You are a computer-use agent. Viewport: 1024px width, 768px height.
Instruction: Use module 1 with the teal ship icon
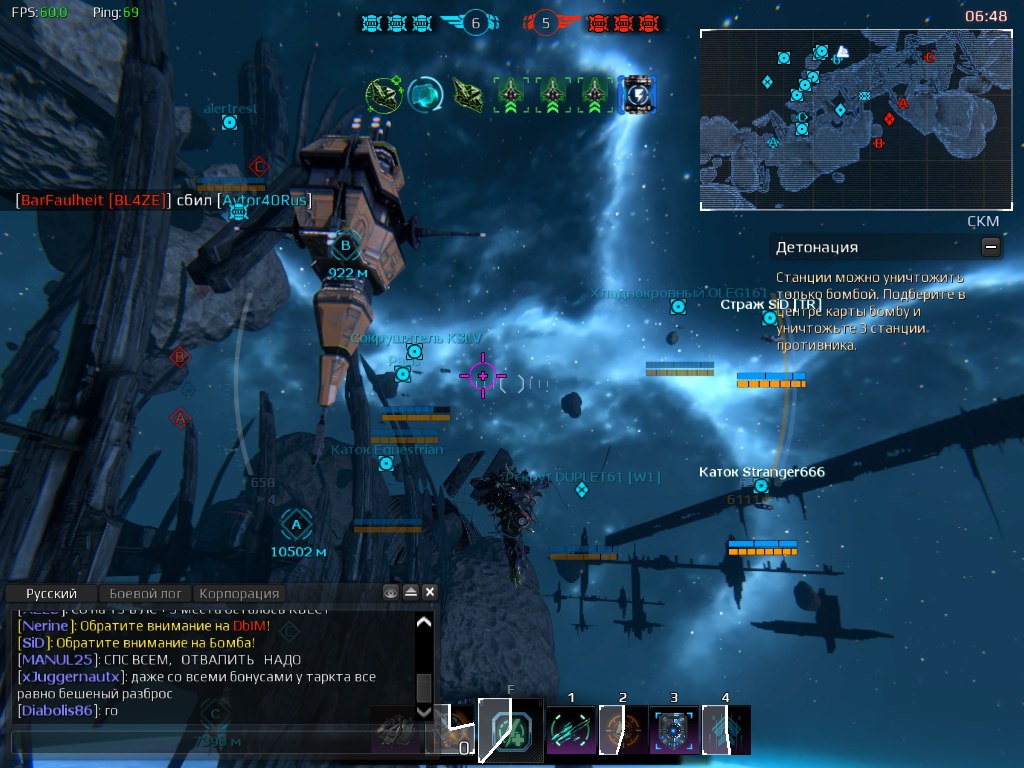571,730
